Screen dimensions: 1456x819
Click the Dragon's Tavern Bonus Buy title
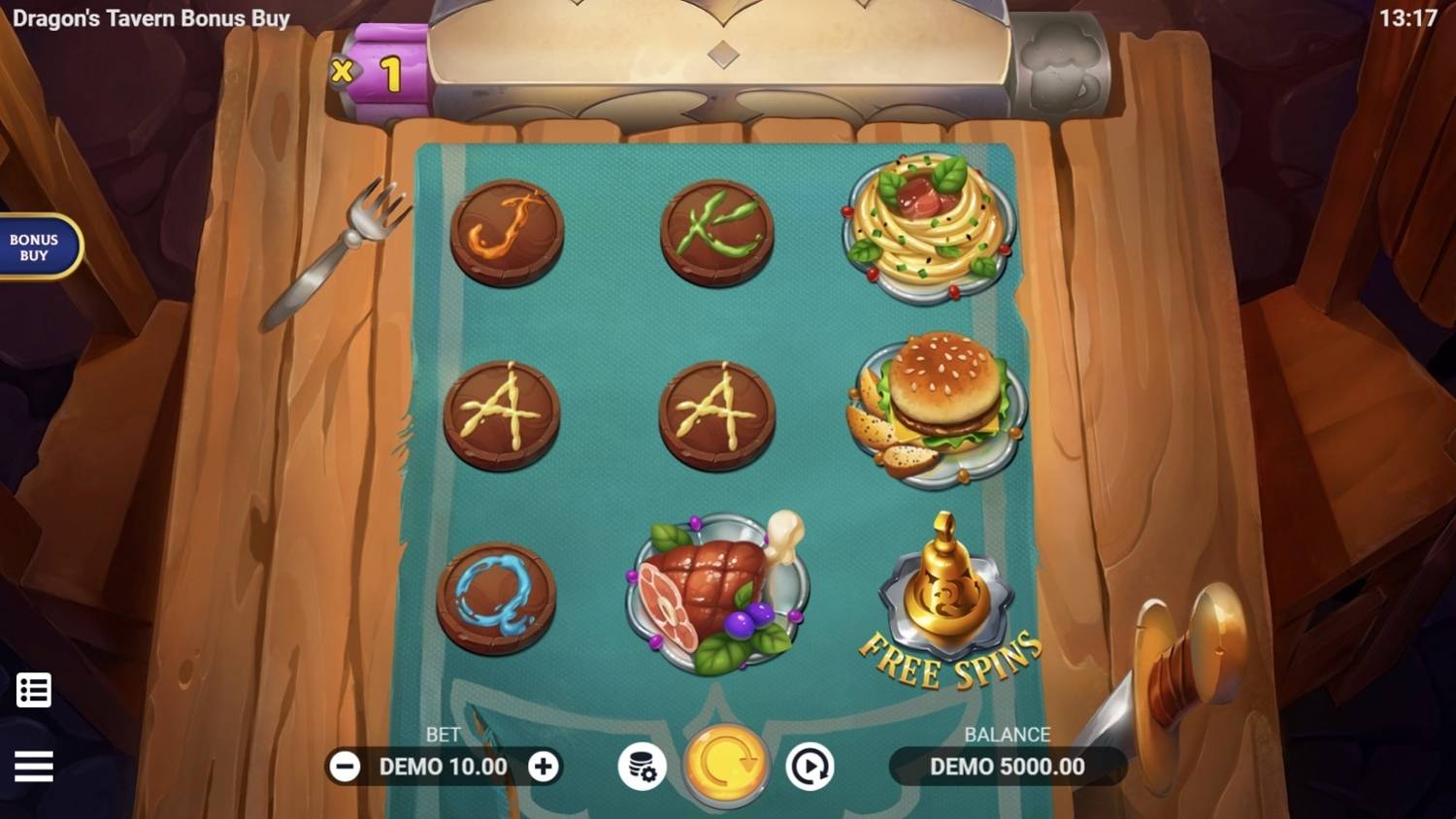(x=150, y=17)
